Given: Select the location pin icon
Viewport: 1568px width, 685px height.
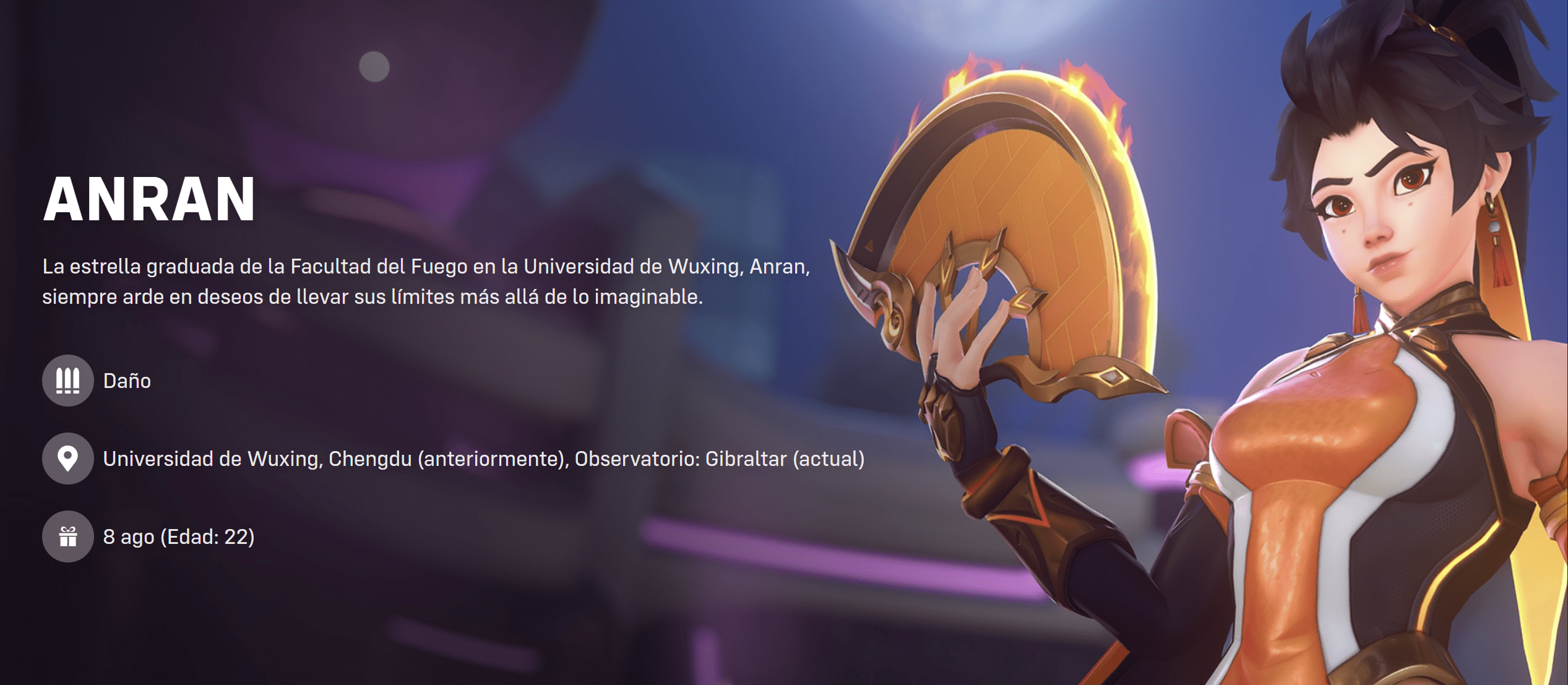Looking at the screenshot, I should click(x=67, y=459).
